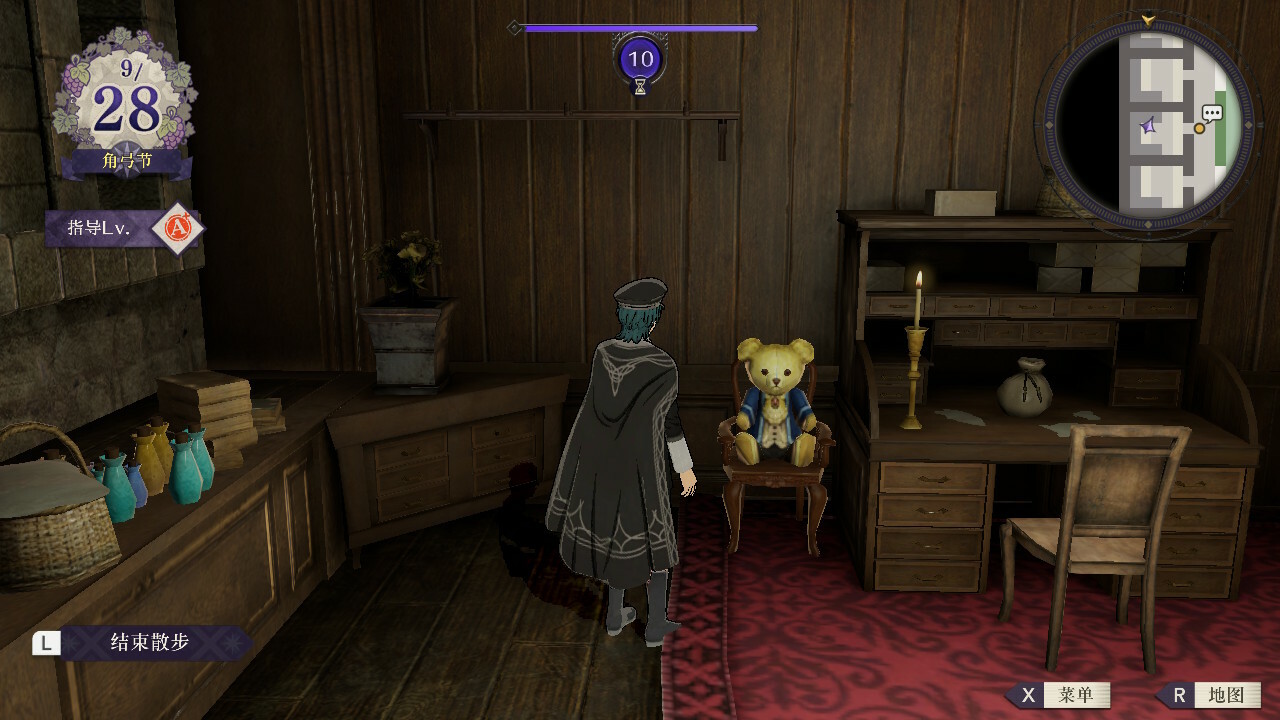Click the speech bubble marker on minimap
1280x720 pixels.
click(1212, 114)
